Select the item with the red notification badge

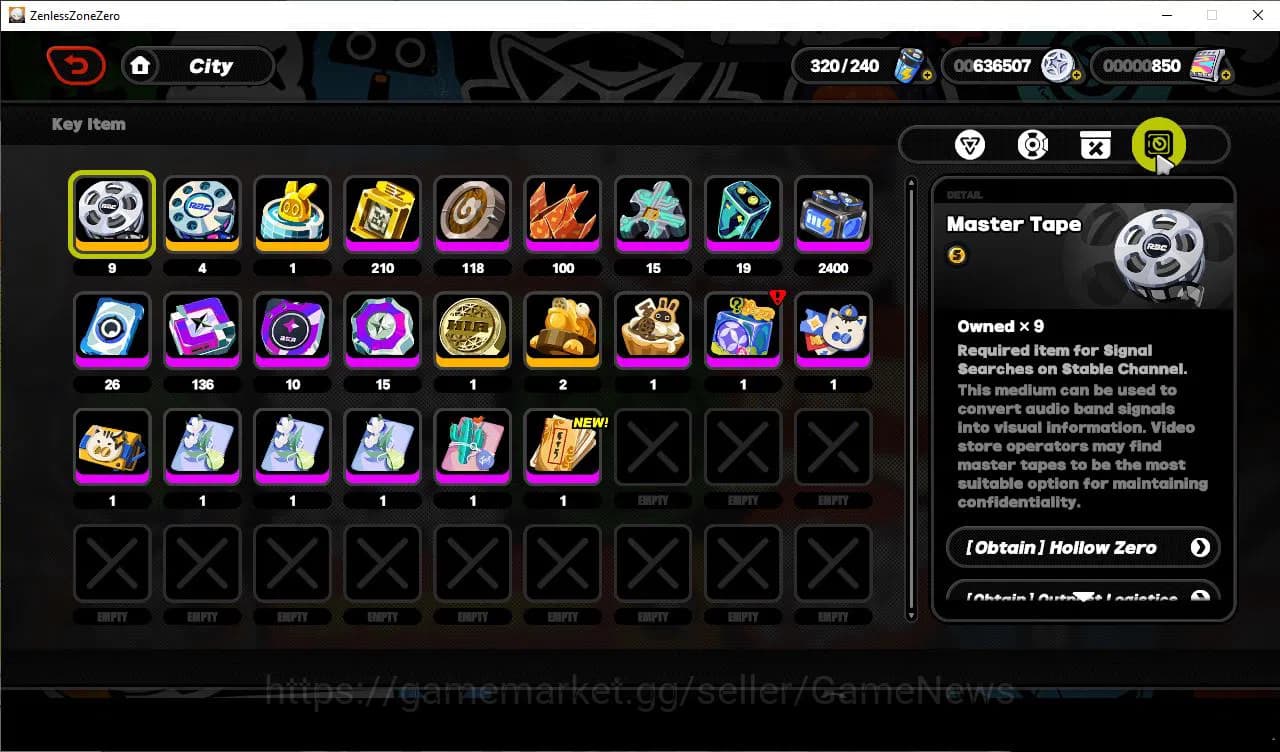[x=742, y=330]
